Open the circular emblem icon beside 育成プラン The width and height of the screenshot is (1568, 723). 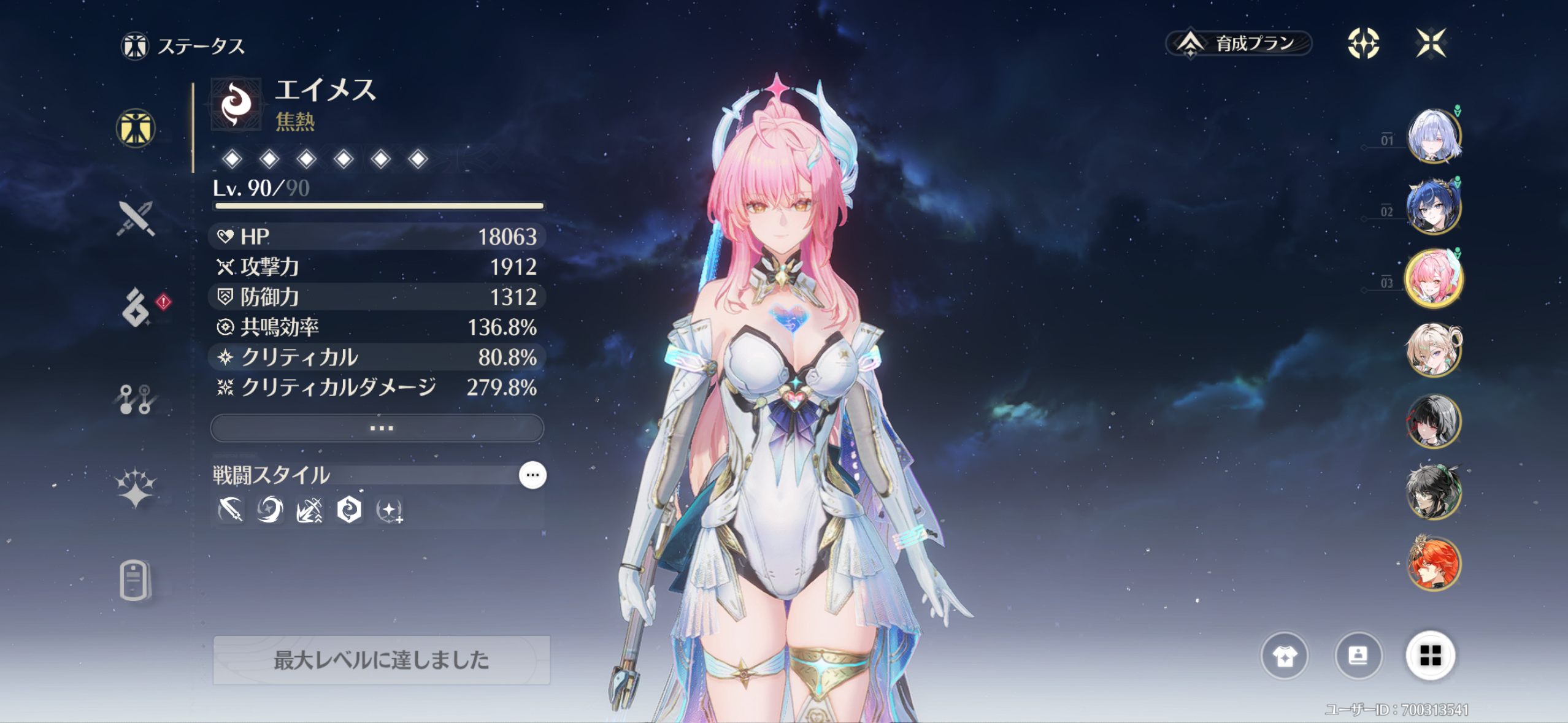click(x=1363, y=44)
